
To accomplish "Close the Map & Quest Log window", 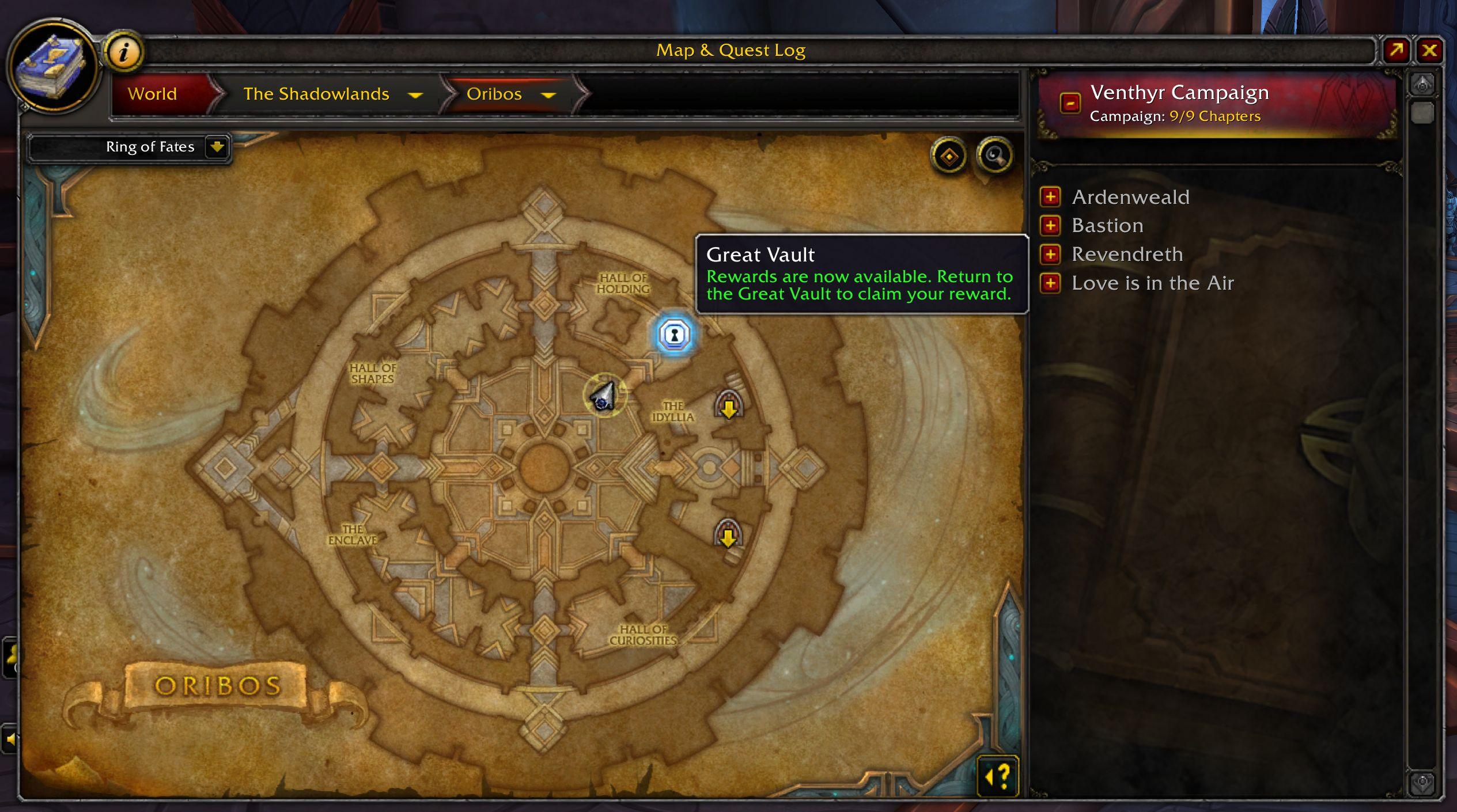I will 1429,51.
